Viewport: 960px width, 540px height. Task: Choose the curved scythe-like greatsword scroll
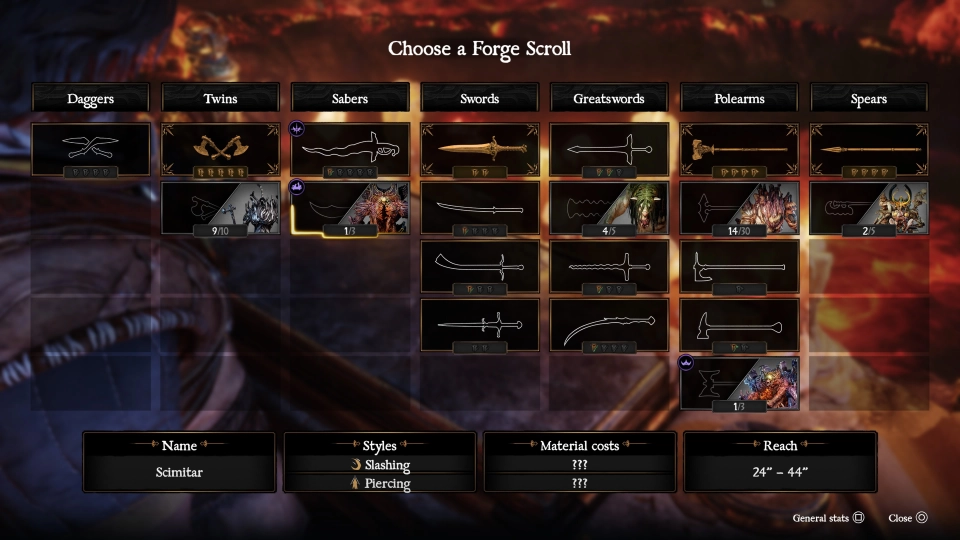tap(609, 325)
